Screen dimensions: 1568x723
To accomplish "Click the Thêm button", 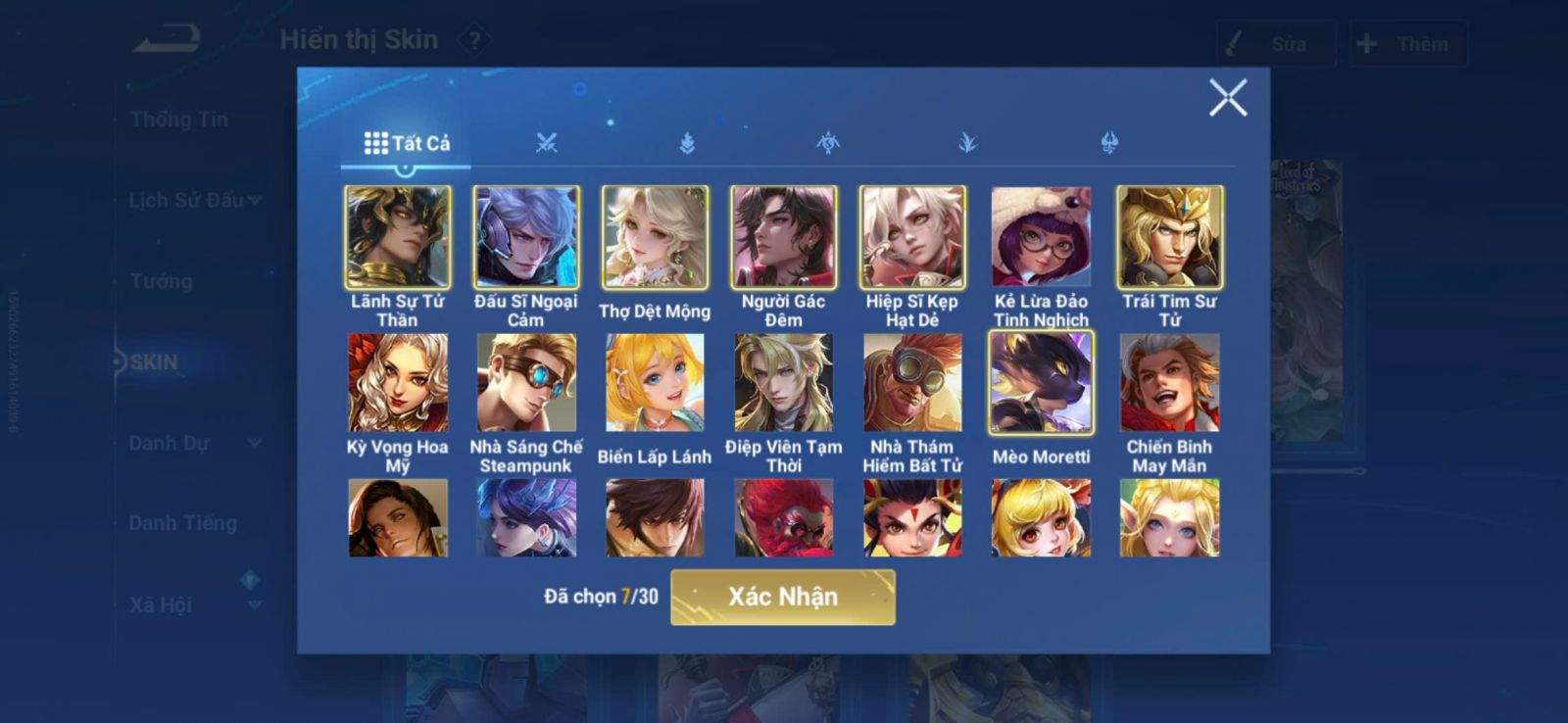I will (x=1407, y=44).
